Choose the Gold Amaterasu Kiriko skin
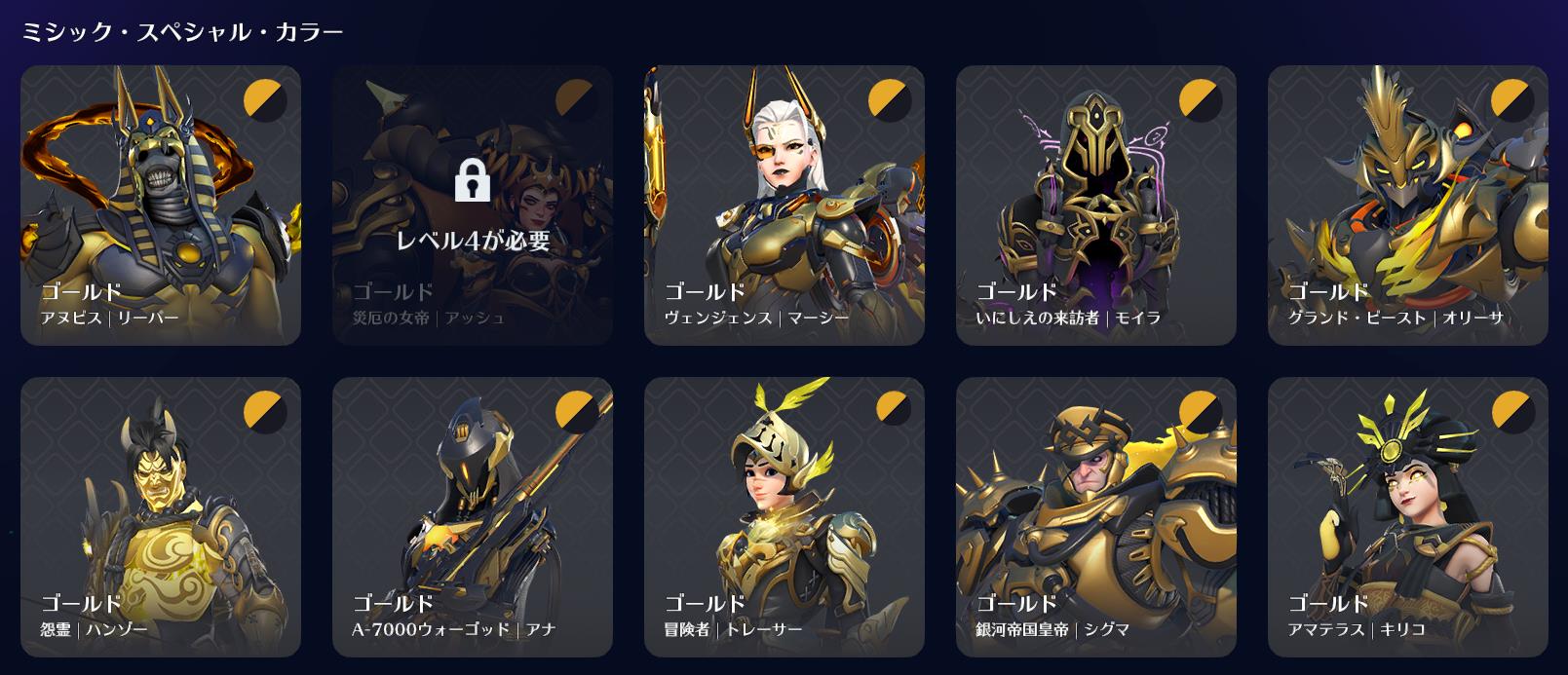Image resolution: width=1568 pixels, height=675 pixels. [x=1408, y=517]
